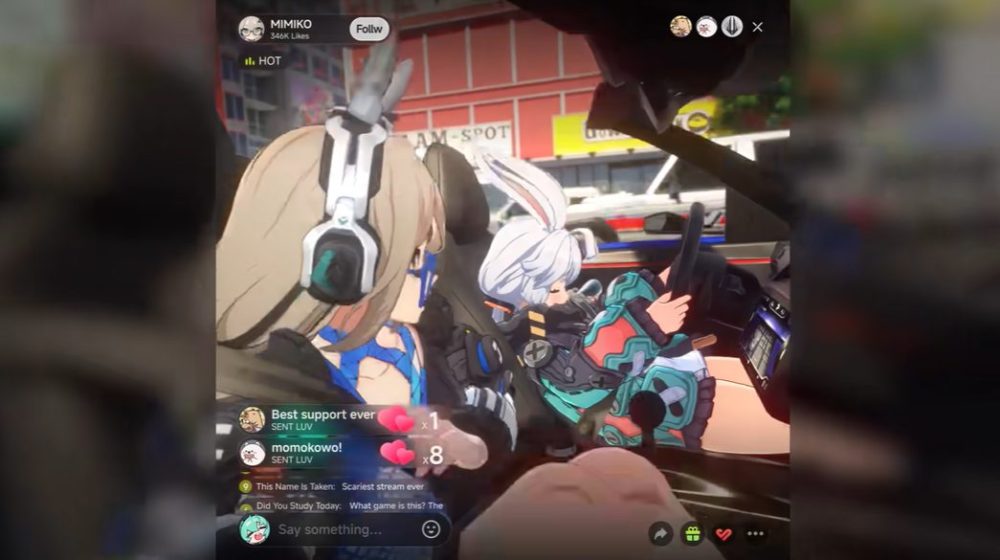Open the HOT ranking tag
The height and width of the screenshot is (560, 1000).
(x=263, y=61)
